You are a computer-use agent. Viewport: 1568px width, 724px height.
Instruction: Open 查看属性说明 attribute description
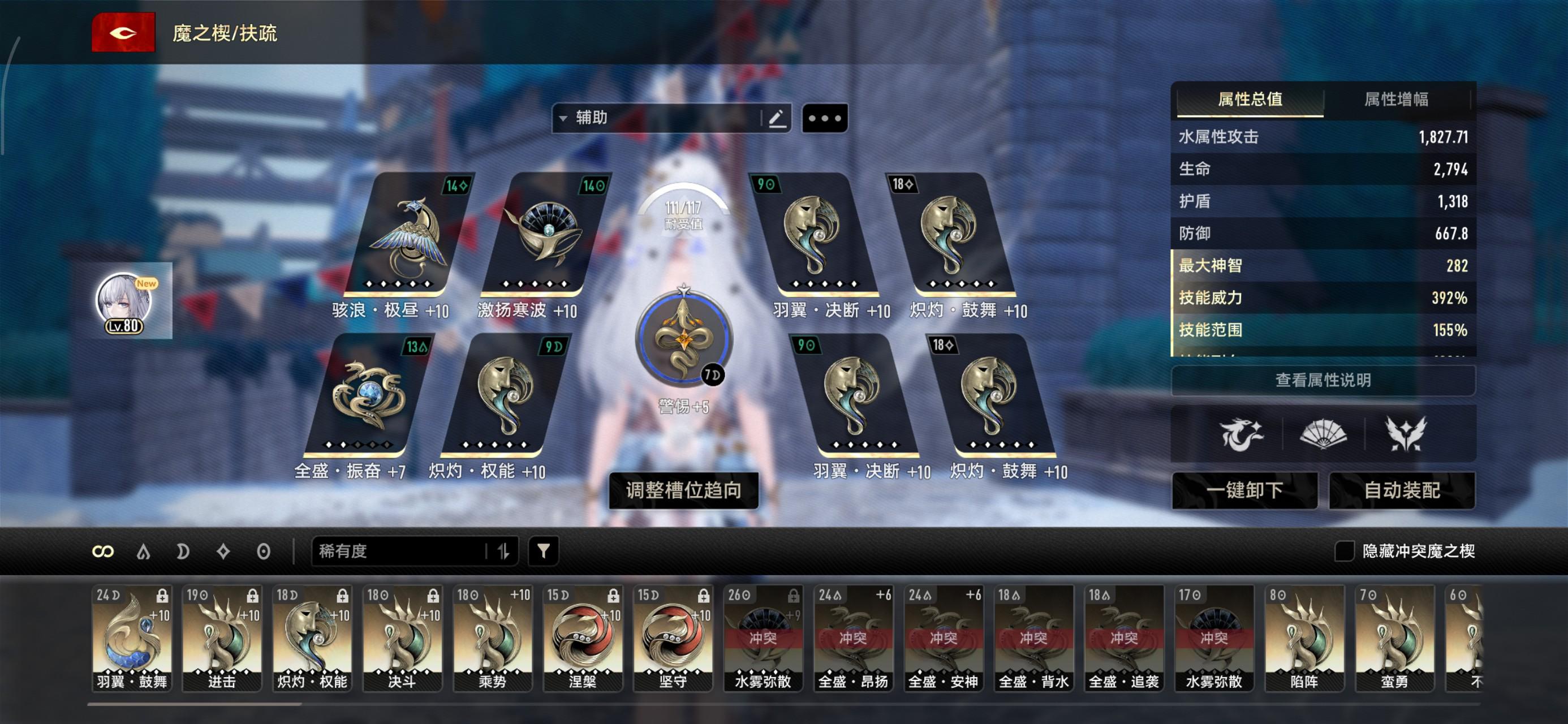[1323, 381]
